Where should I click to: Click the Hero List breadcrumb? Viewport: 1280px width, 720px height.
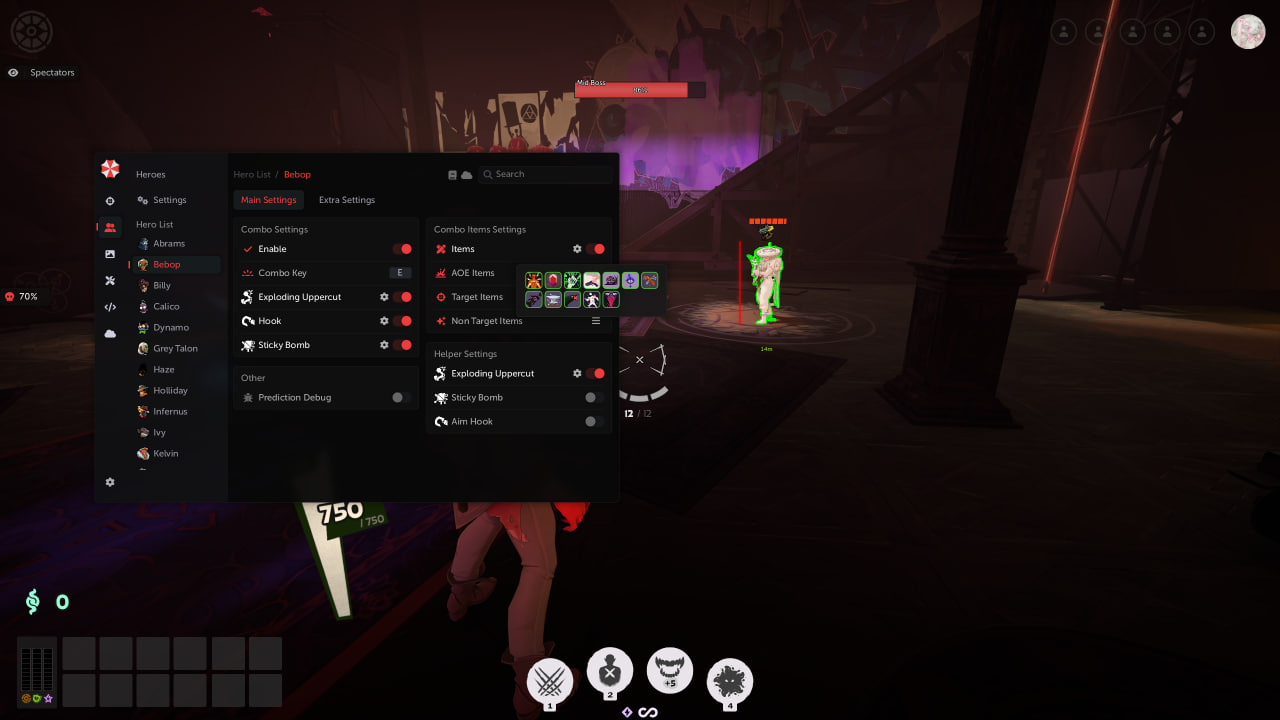(x=252, y=175)
